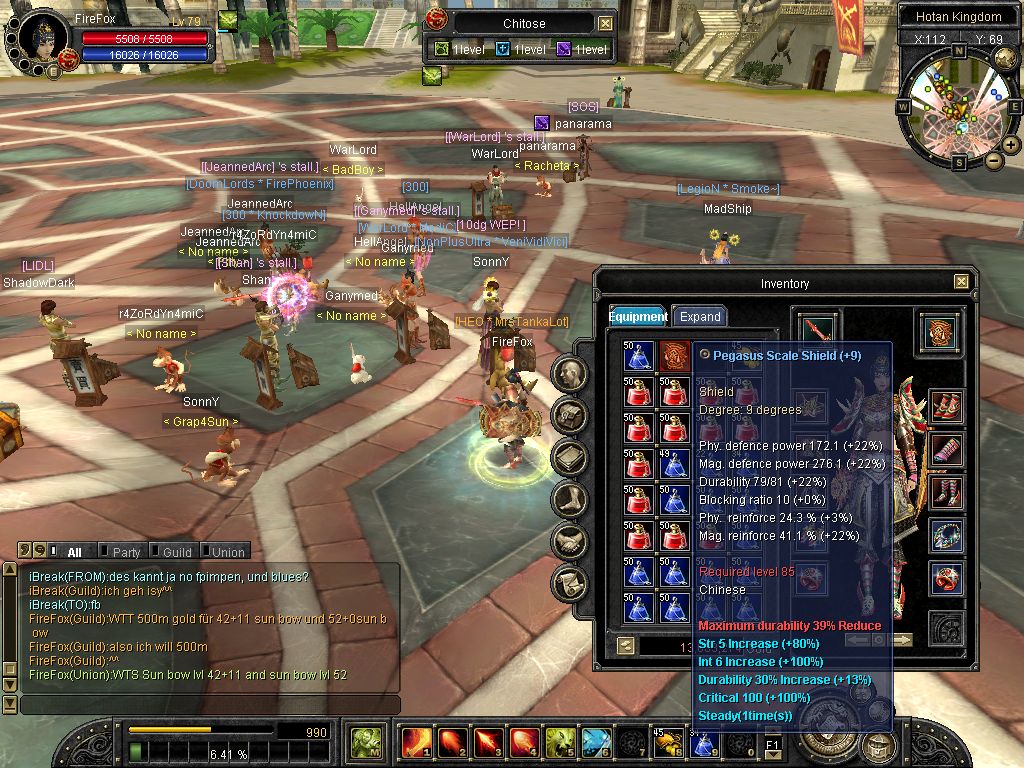Open the character face side button
1024x768 pixels.
[x=569, y=374]
